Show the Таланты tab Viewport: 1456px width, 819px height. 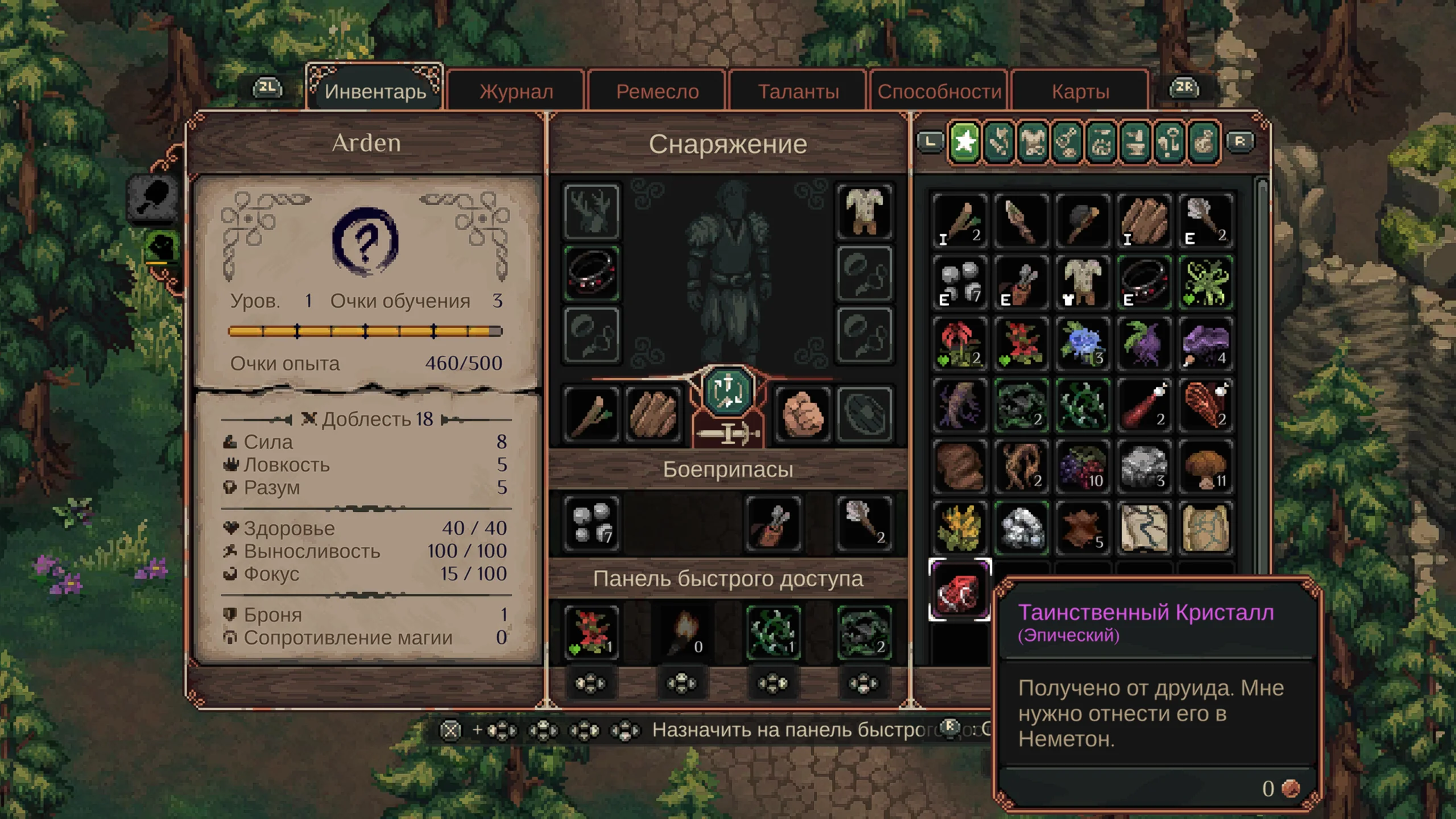coord(798,91)
